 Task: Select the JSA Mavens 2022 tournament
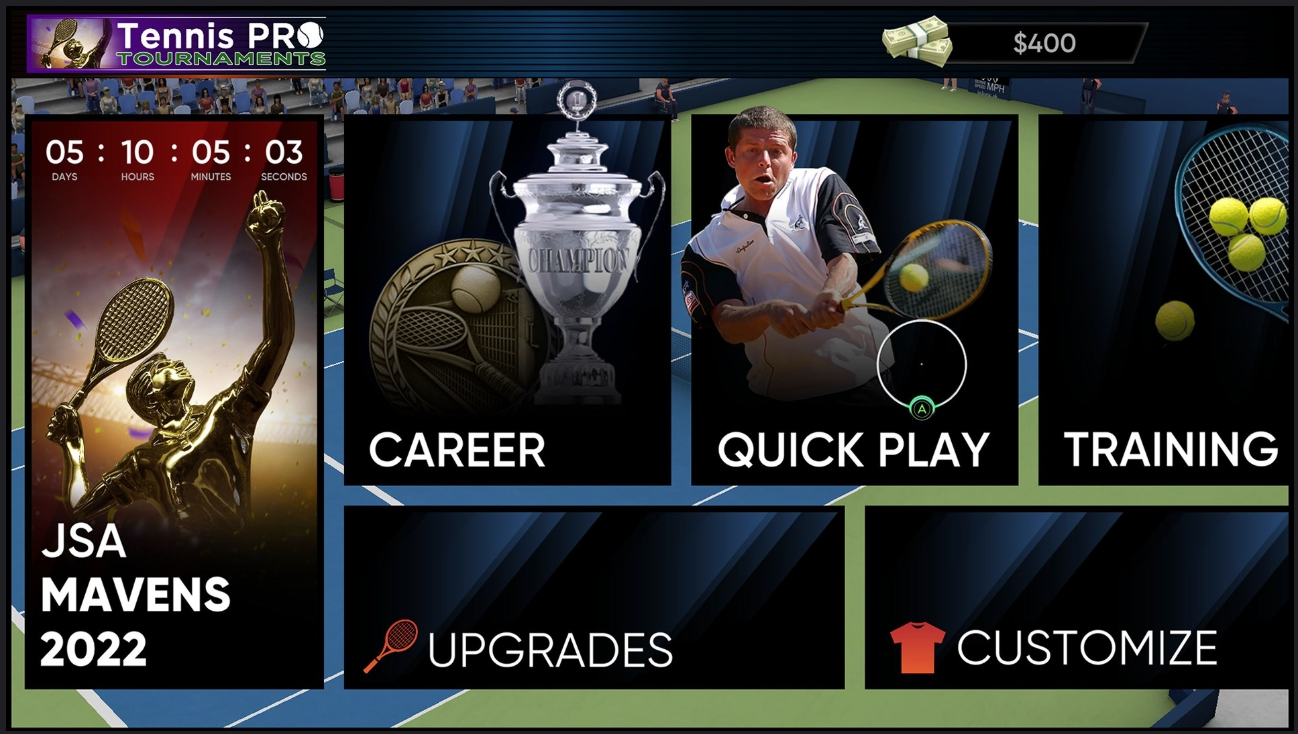click(174, 402)
